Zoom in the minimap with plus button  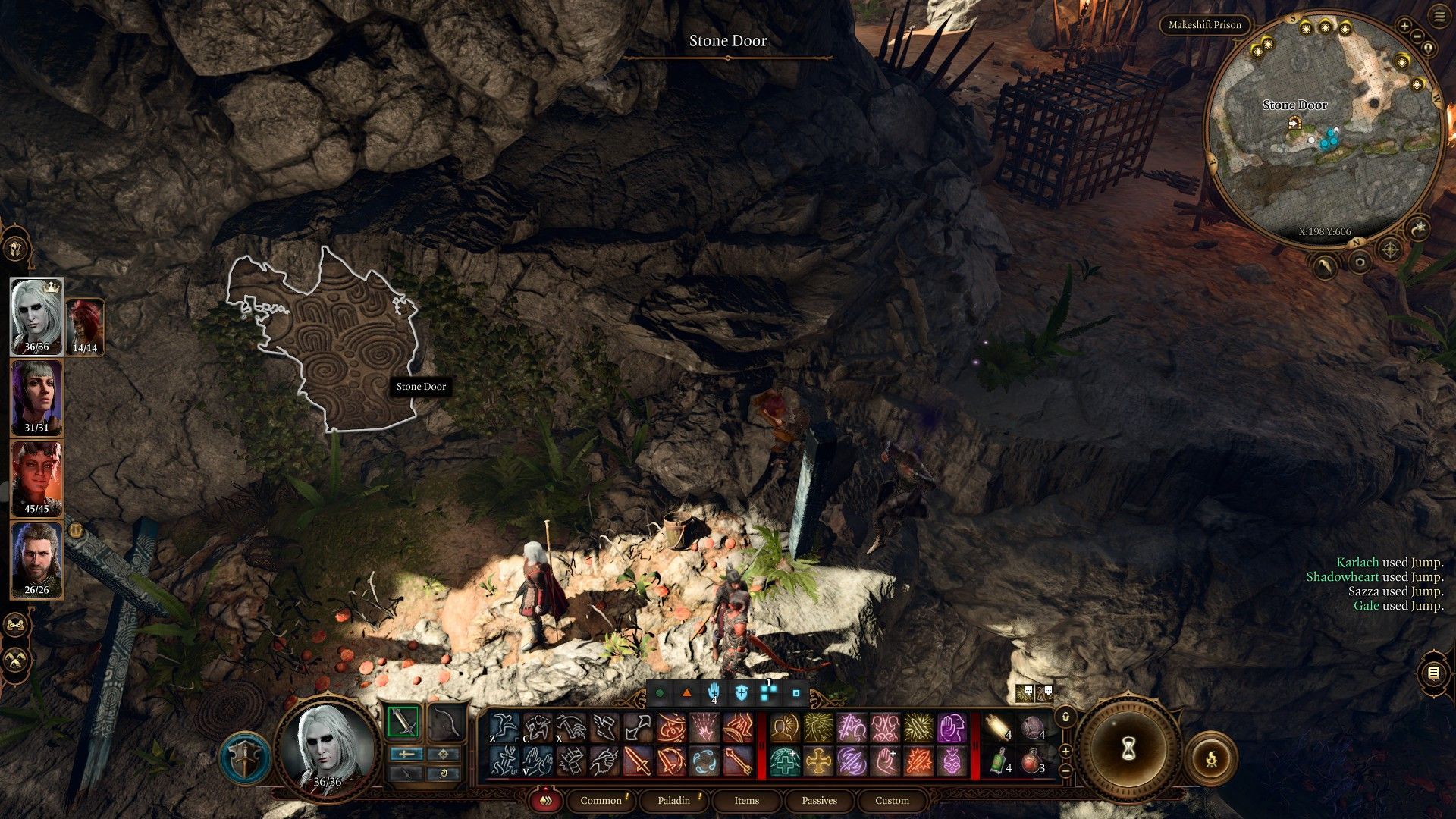point(1404,26)
